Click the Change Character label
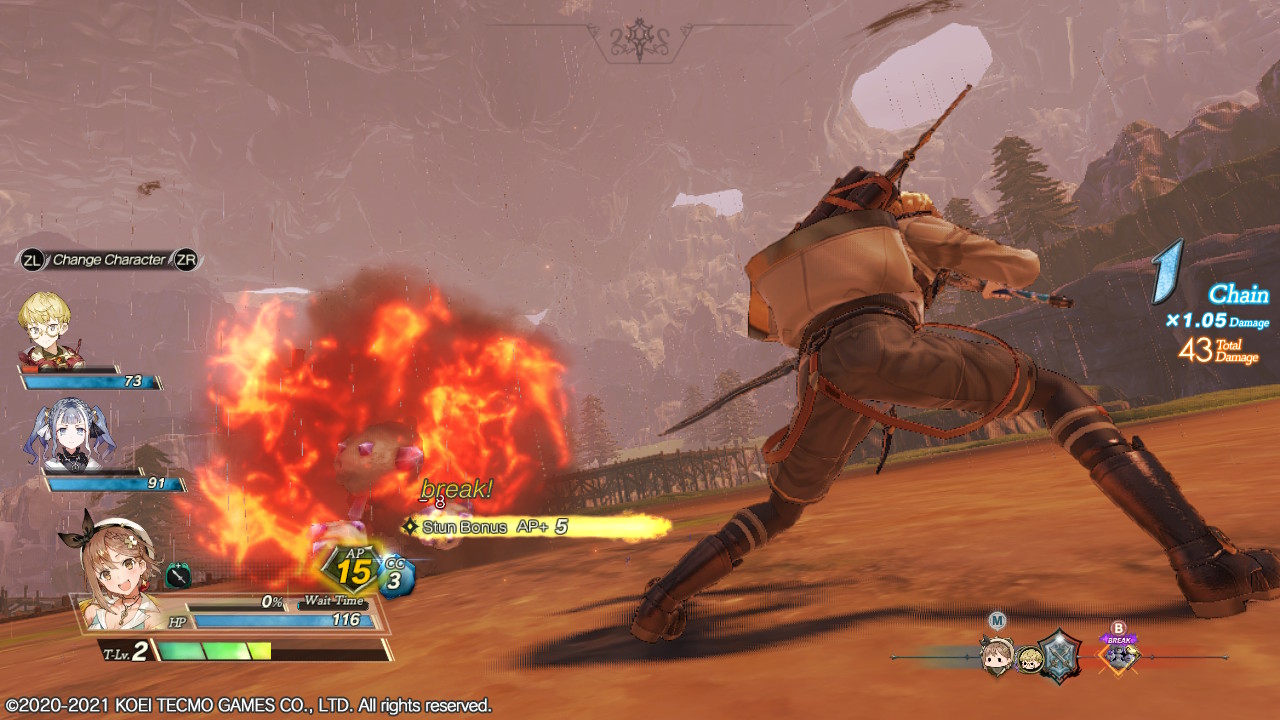The height and width of the screenshot is (720, 1280). pyautogui.click(x=109, y=260)
